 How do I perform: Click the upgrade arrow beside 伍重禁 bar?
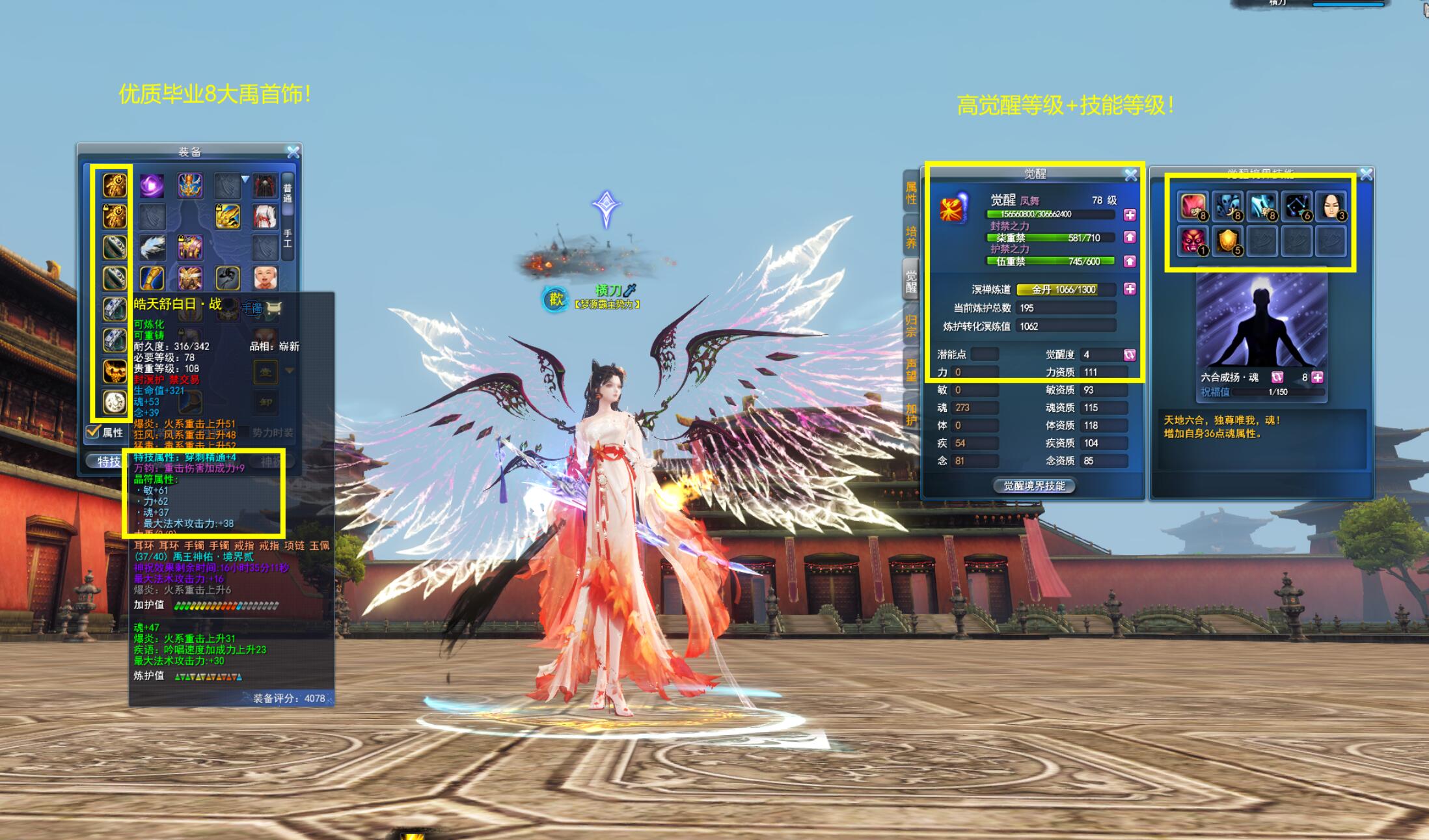(1130, 262)
